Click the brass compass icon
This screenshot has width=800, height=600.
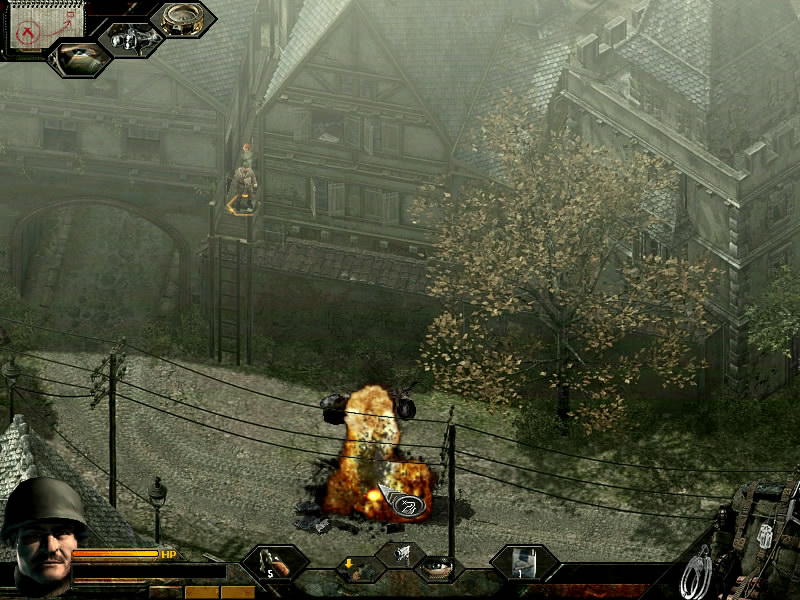point(182,20)
